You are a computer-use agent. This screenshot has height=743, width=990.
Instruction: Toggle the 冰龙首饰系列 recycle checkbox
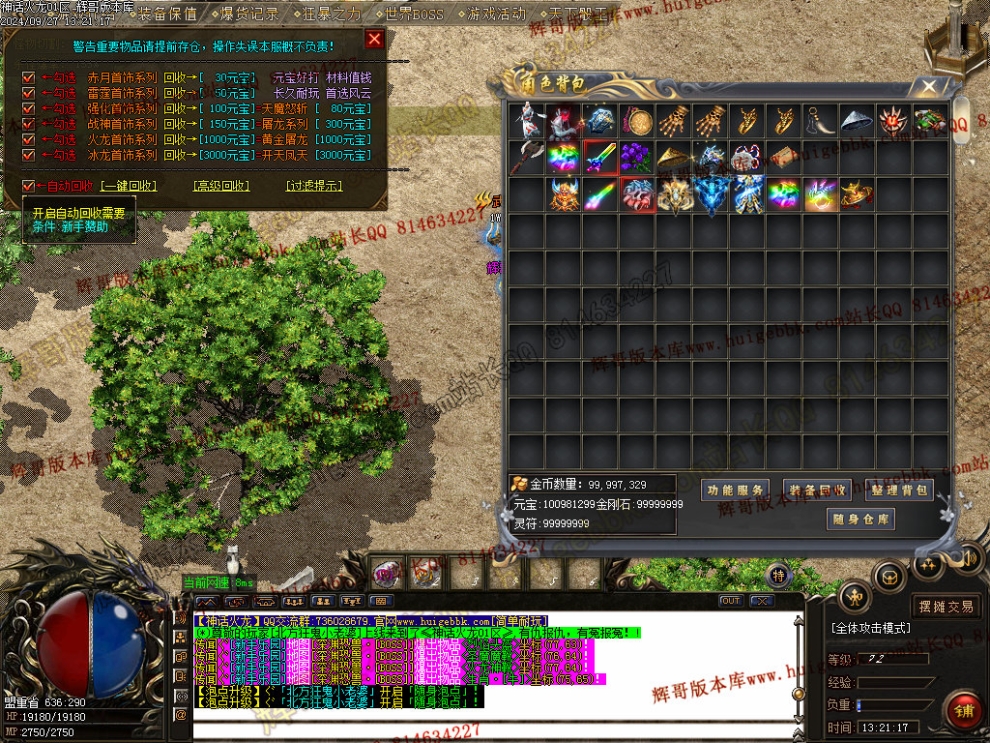pos(28,155)
